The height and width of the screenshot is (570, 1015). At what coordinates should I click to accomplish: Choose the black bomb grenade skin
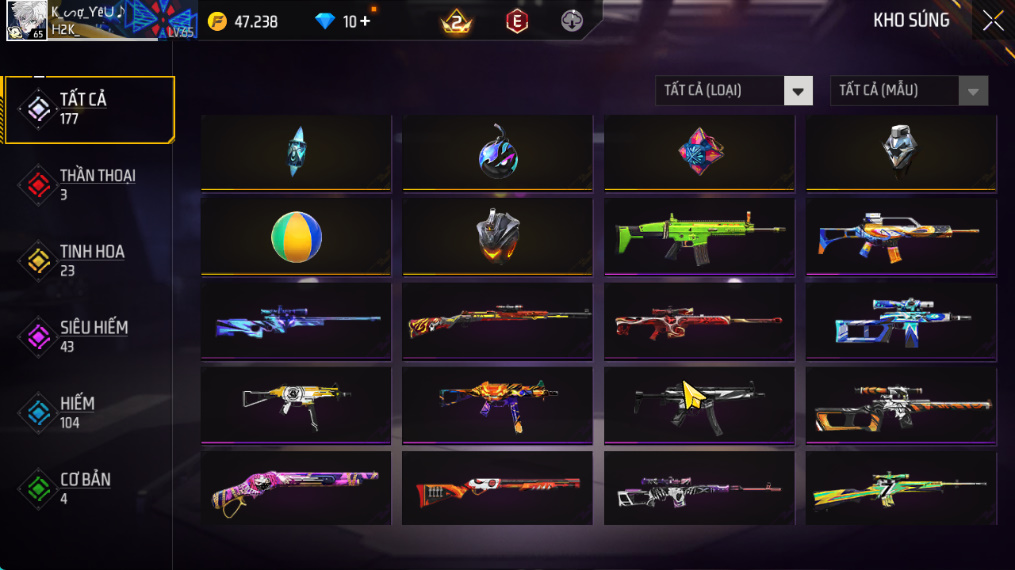coord(497,153)
